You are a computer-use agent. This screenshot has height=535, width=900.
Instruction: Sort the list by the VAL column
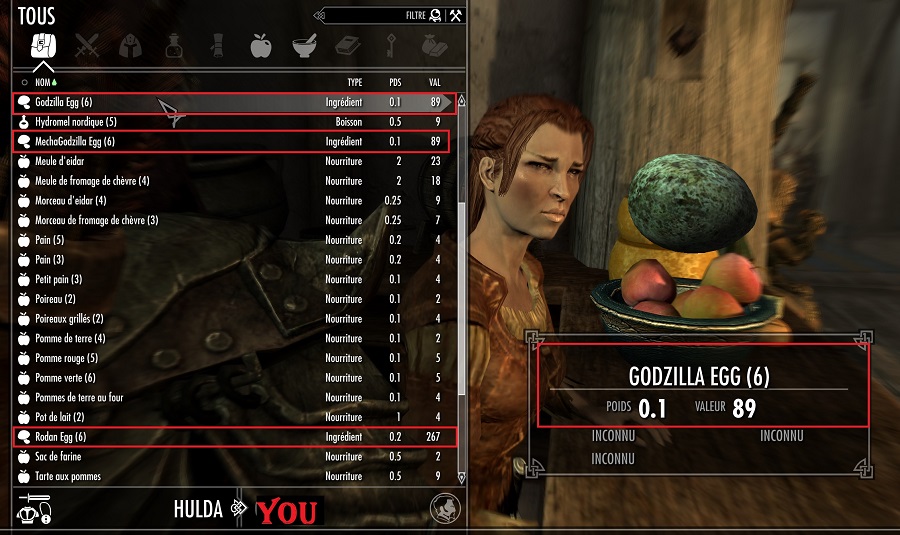point(435,81)
